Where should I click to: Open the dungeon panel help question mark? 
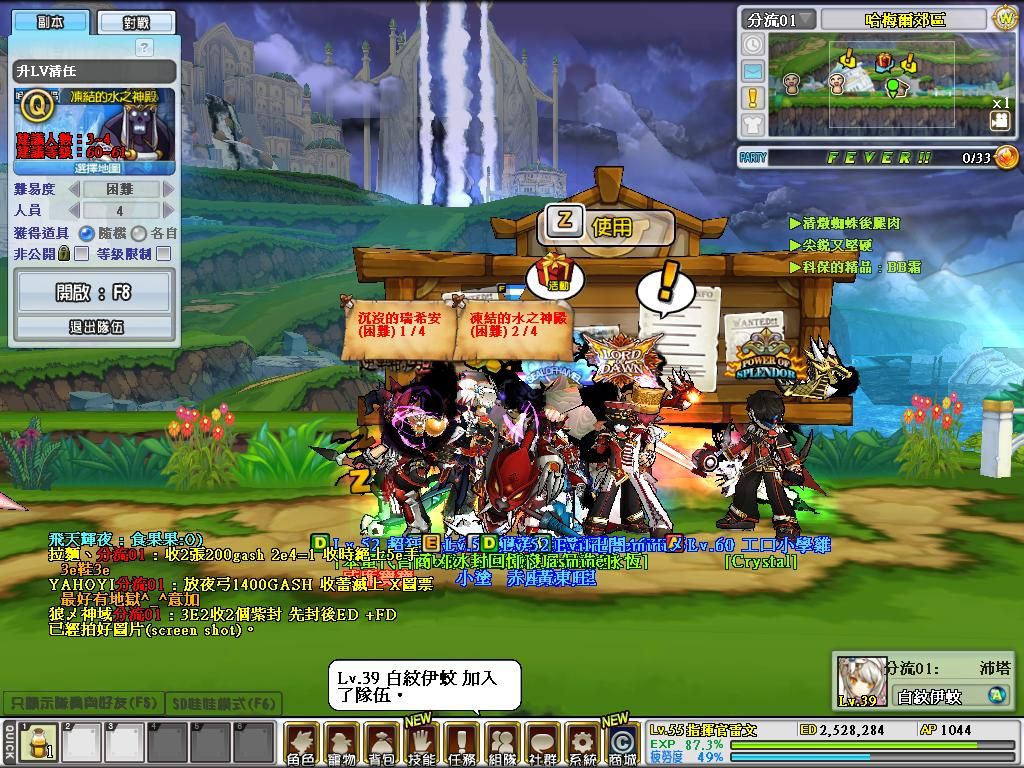tap(144, 47)
